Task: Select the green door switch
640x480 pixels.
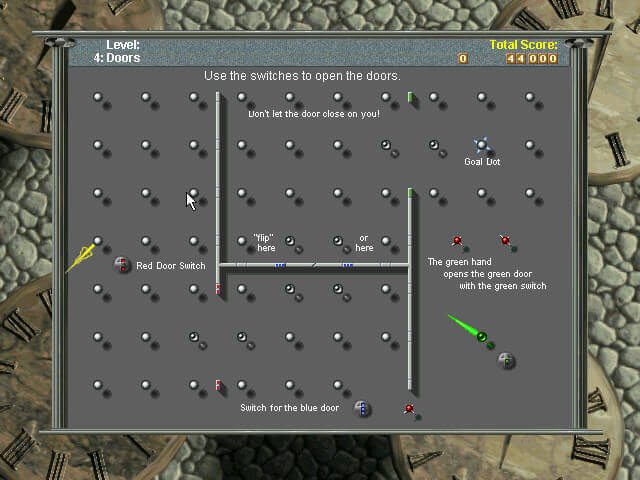Action: tap(506, 360)
